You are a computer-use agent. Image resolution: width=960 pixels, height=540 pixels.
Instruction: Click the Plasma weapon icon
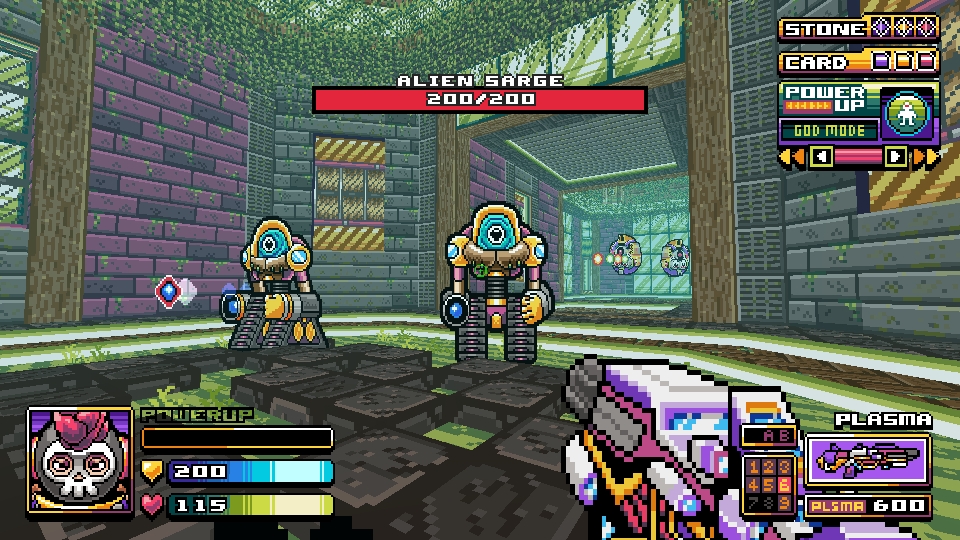(x=868, y=460)
